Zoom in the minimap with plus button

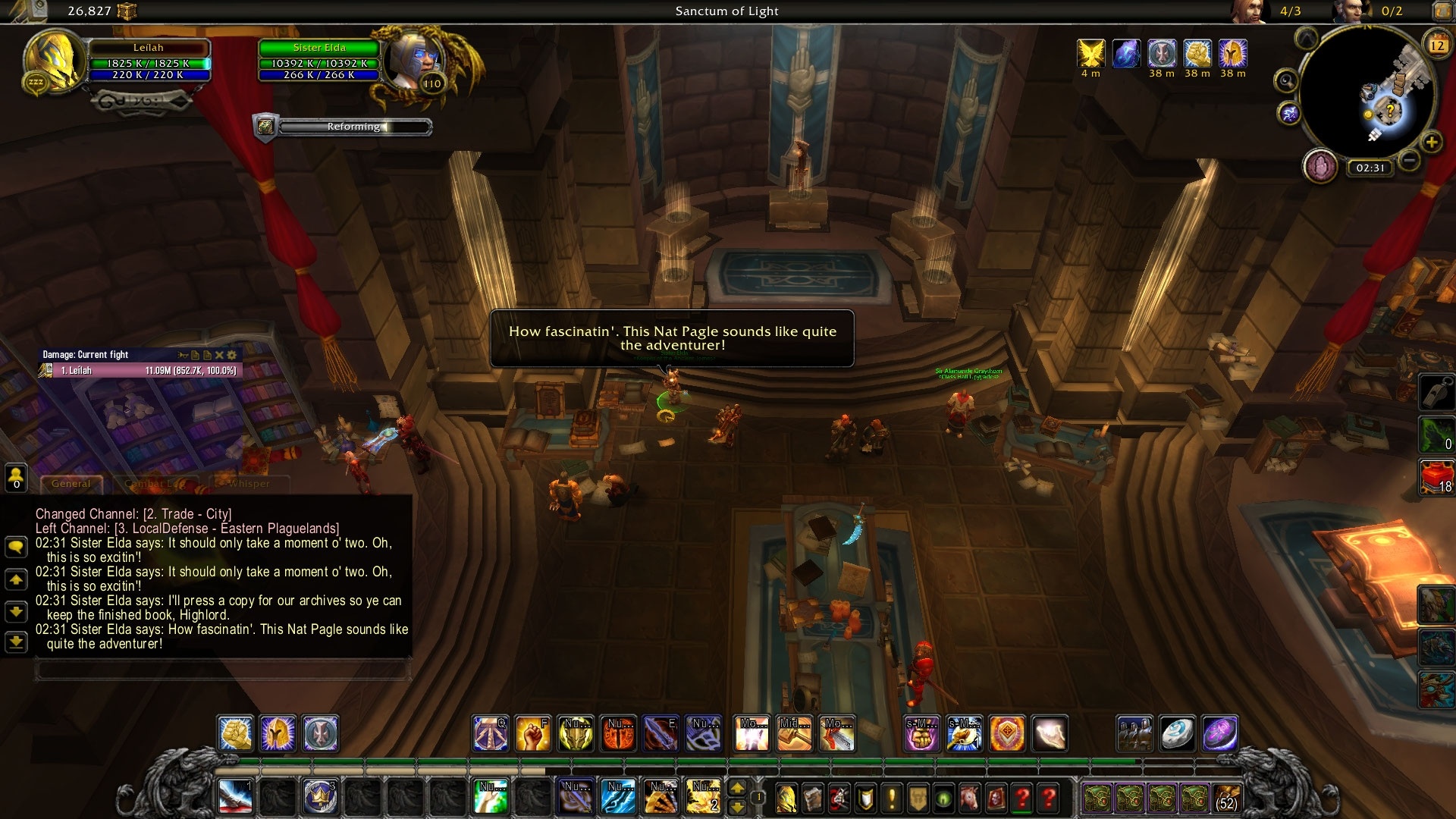1432,142
